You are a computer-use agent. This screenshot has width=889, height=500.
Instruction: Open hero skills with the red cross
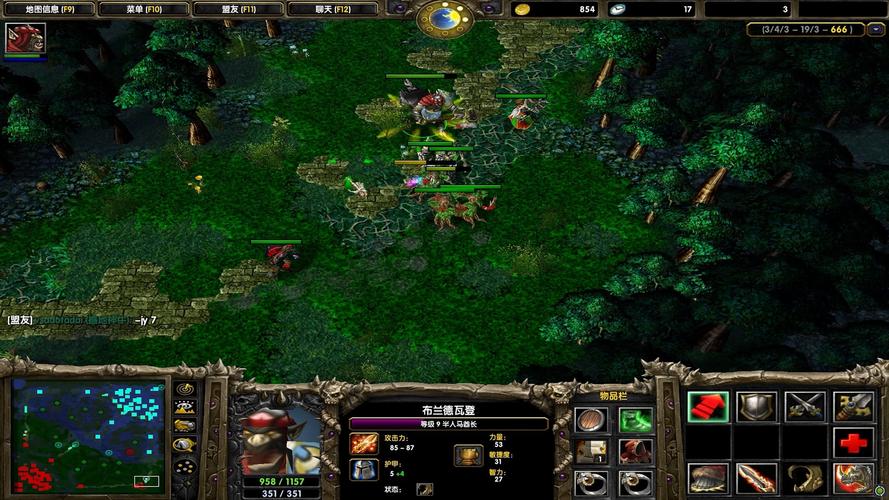pos(853,443)
